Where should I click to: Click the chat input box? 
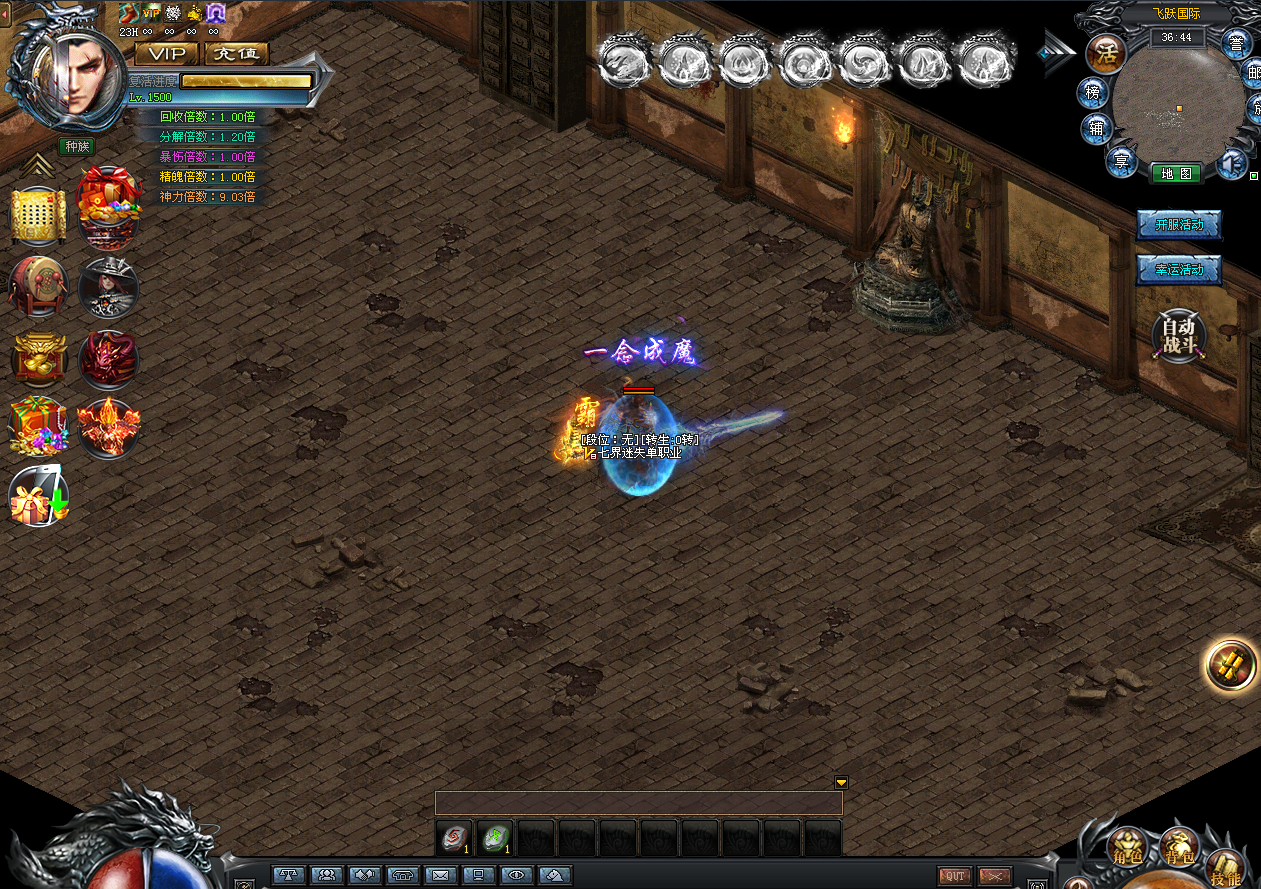point(638,803)
